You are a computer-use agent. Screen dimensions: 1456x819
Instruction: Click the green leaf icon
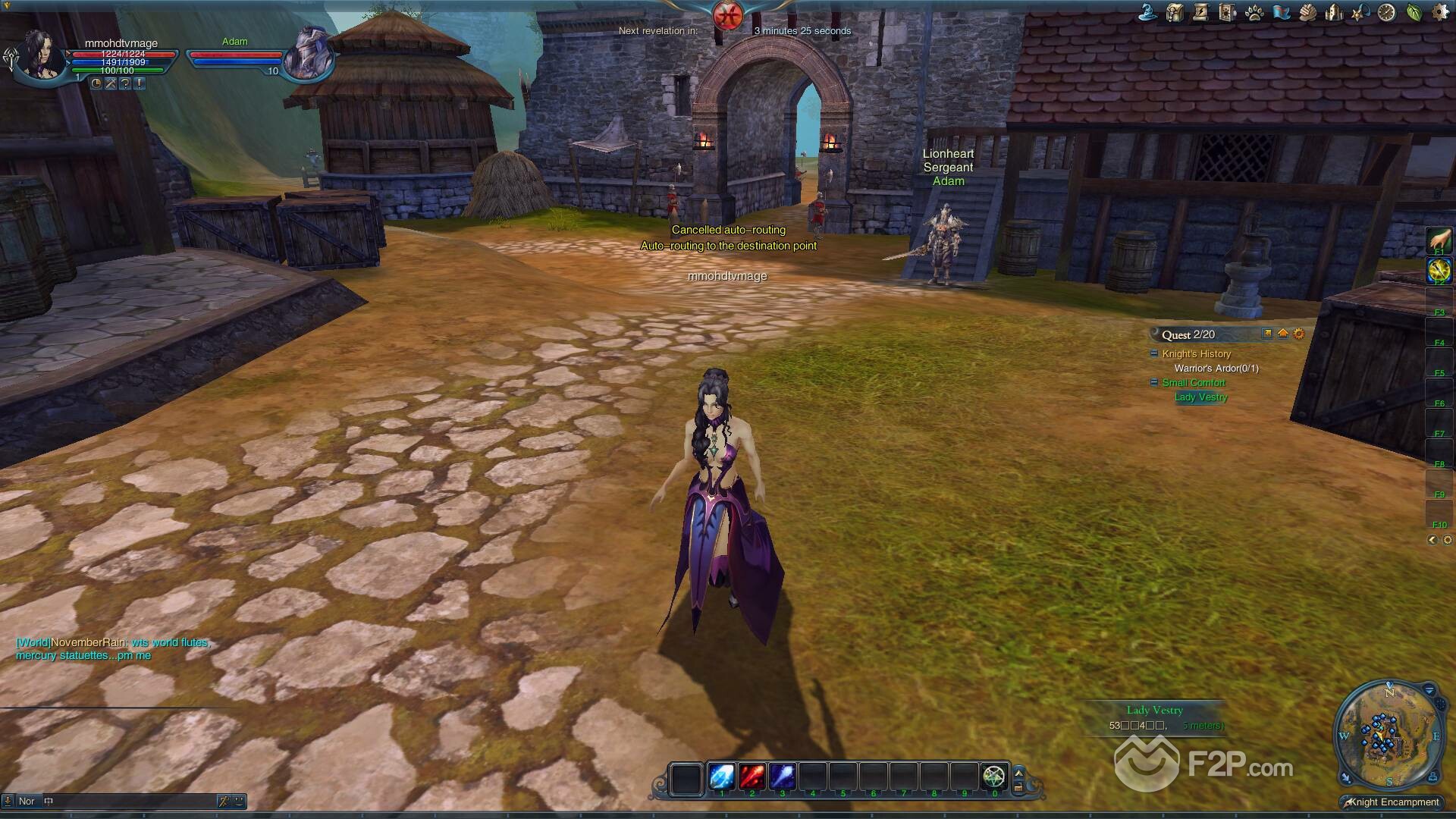1414,12
